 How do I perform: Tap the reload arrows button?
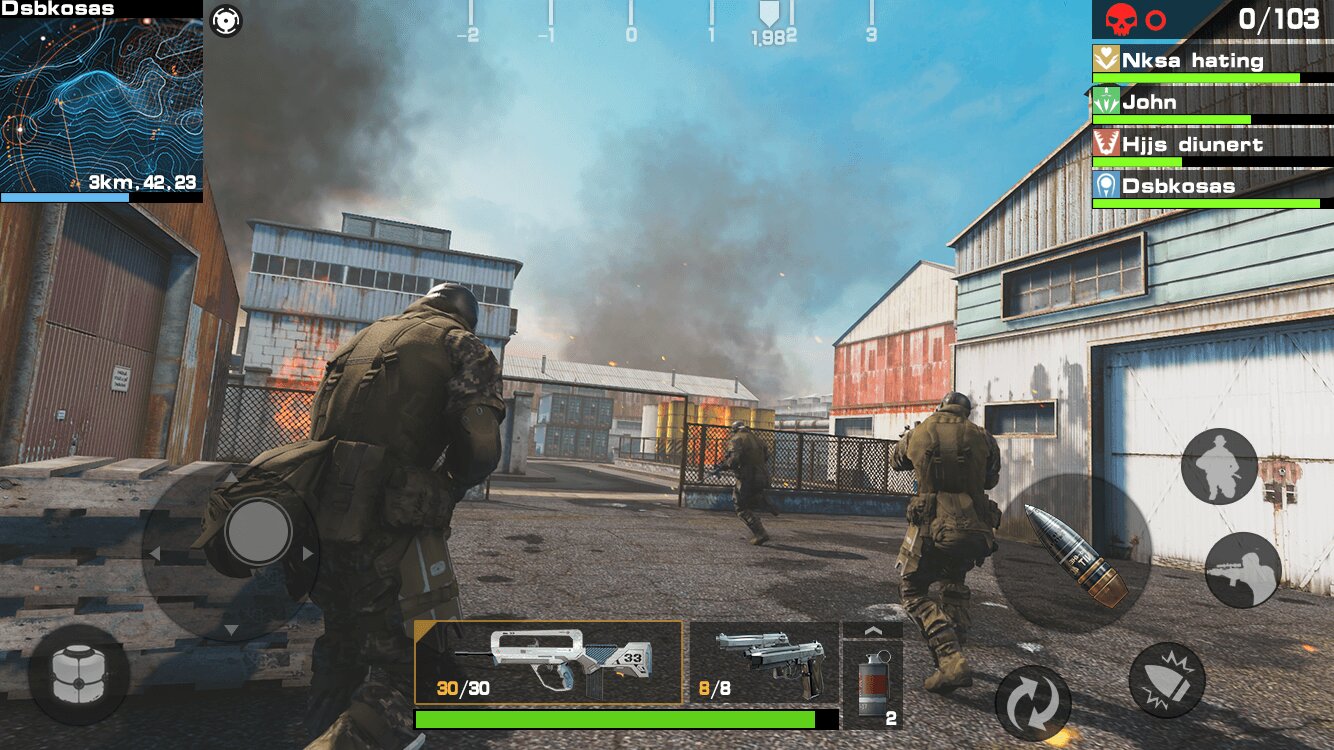click(1033, 703)
